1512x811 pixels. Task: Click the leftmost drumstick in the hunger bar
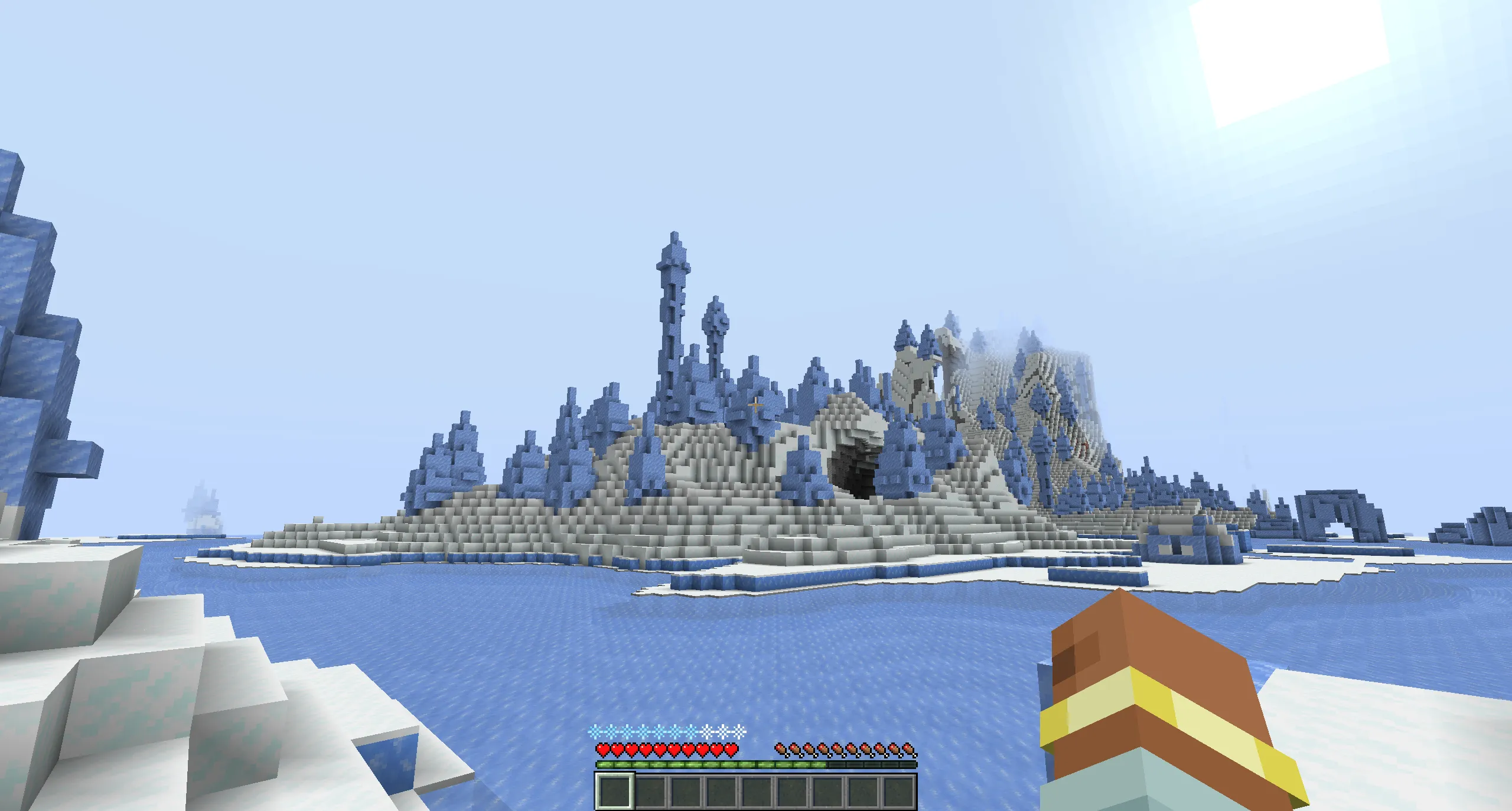(781, 749)
